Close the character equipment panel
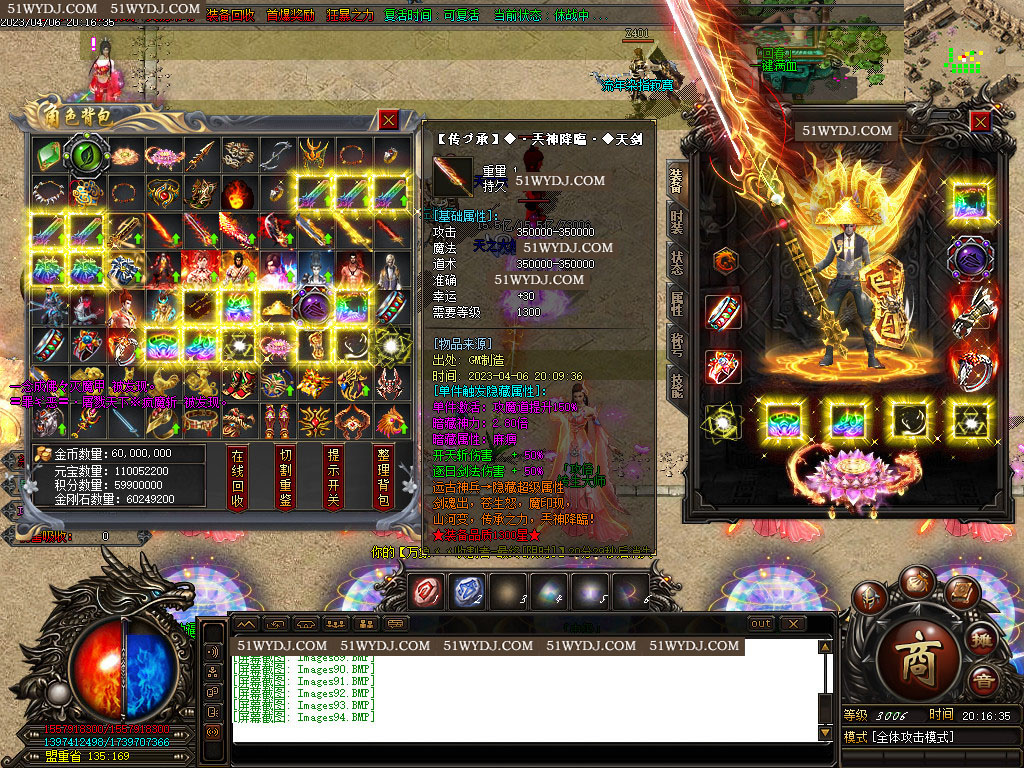1024x768 pixels. click(980, 121)
